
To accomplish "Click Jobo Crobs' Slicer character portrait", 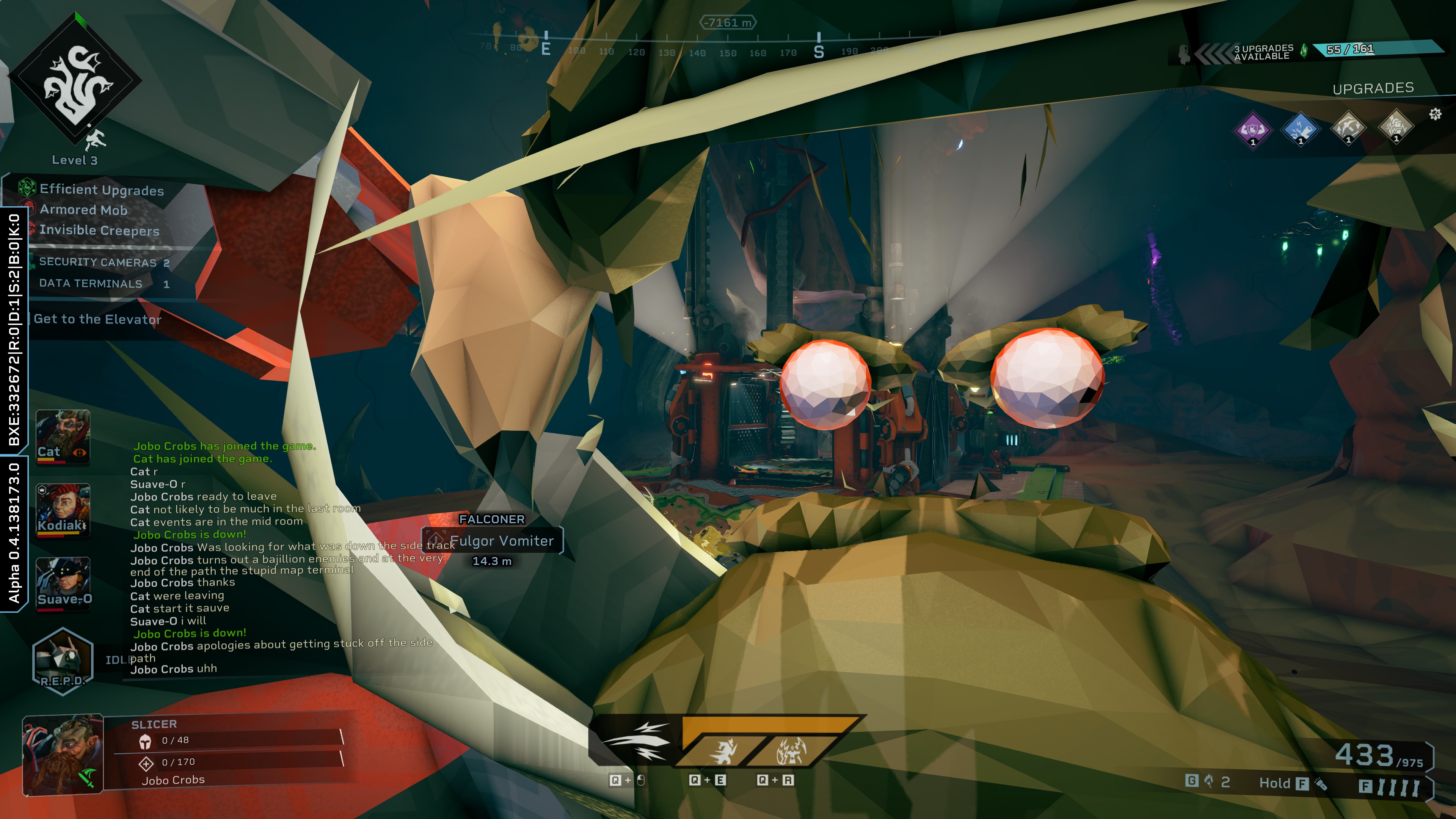I will 63,755.
